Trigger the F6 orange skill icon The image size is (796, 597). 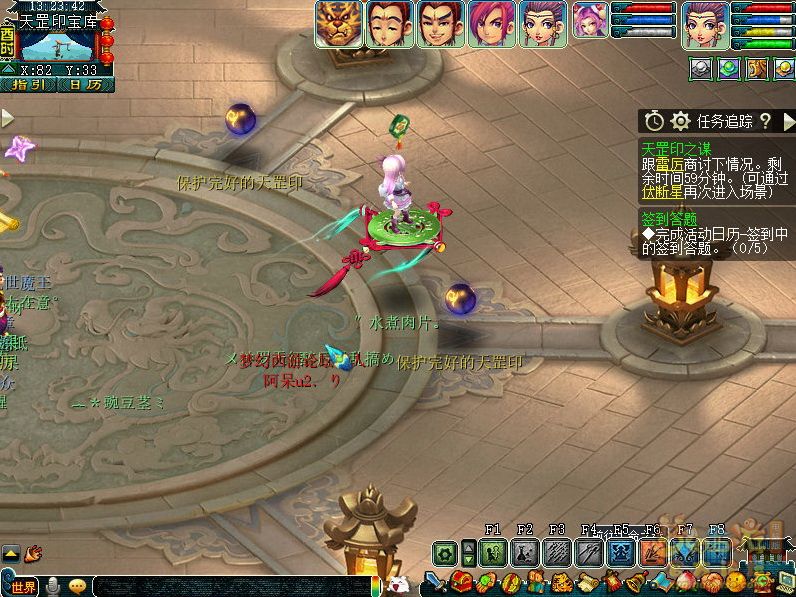coord(653,552)
